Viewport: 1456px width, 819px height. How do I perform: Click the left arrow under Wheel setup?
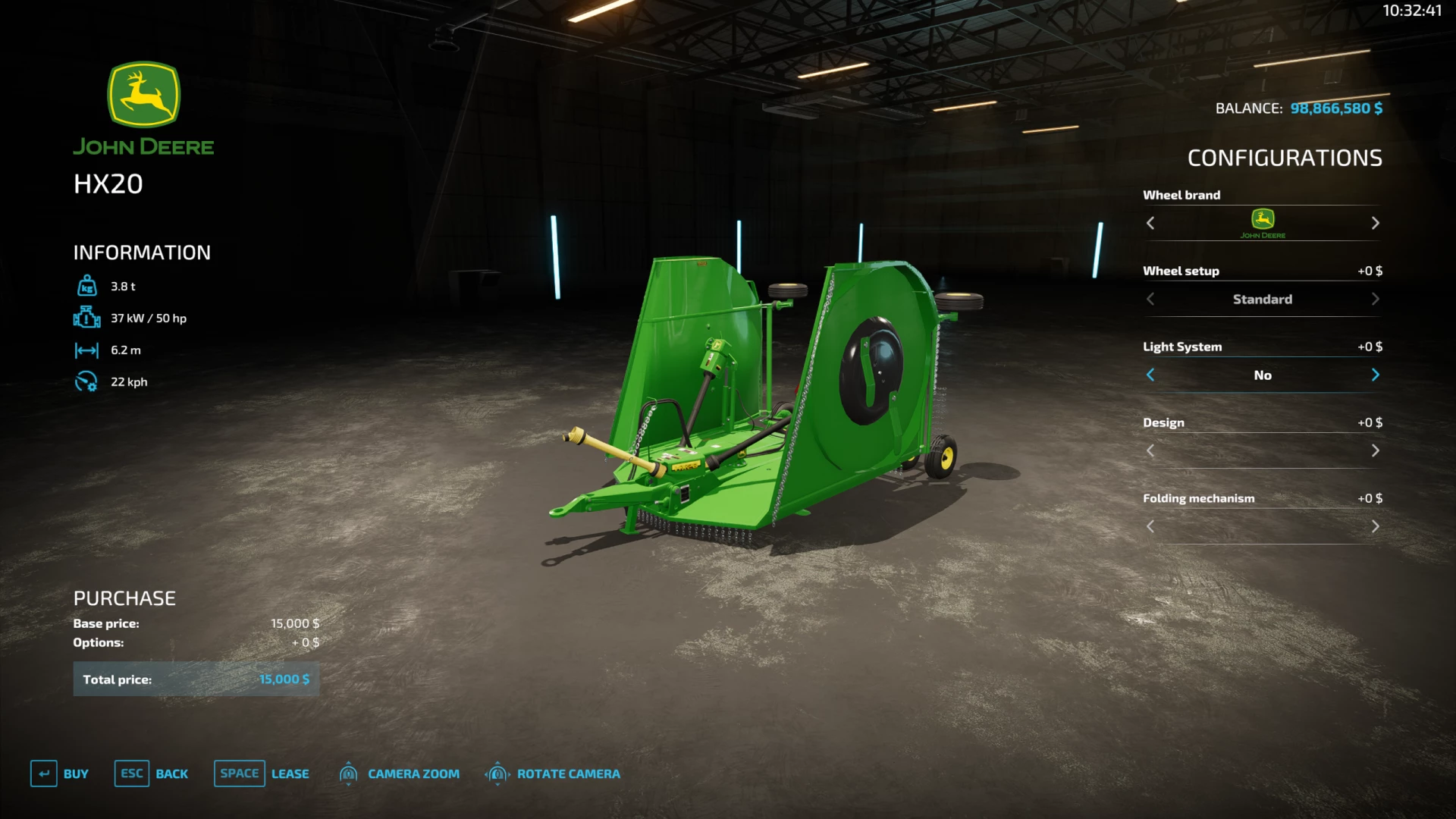(x=1150, y=299)
